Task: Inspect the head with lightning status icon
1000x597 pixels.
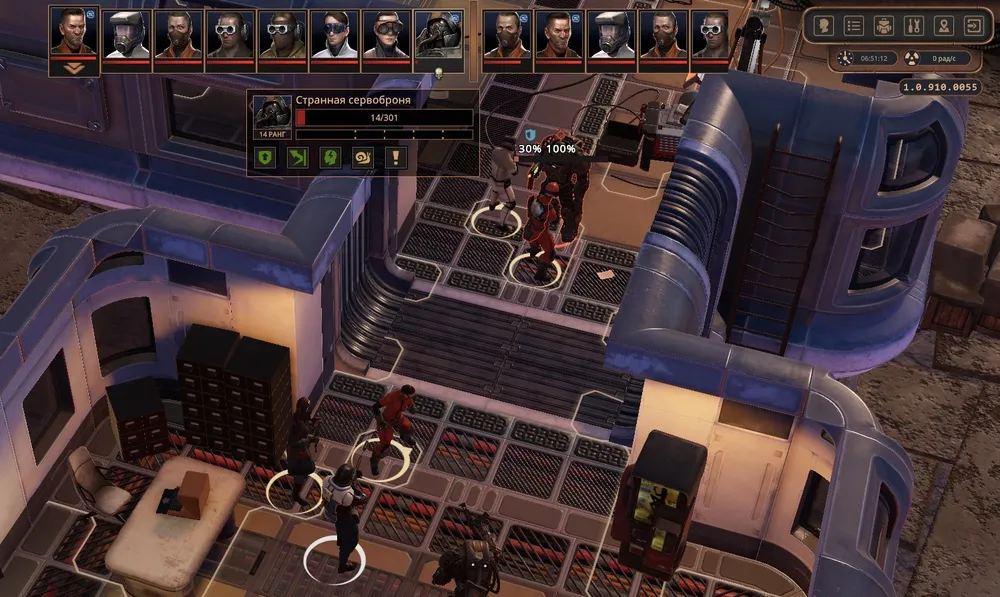Action: [331, 157]
